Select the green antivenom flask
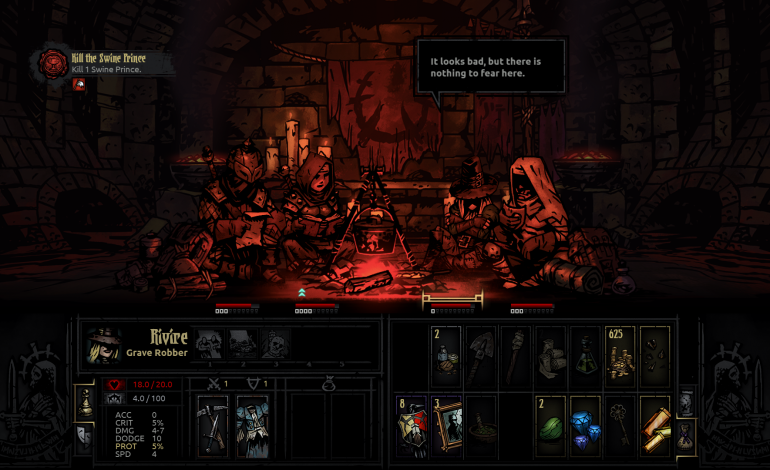 (x=585, y=356)
